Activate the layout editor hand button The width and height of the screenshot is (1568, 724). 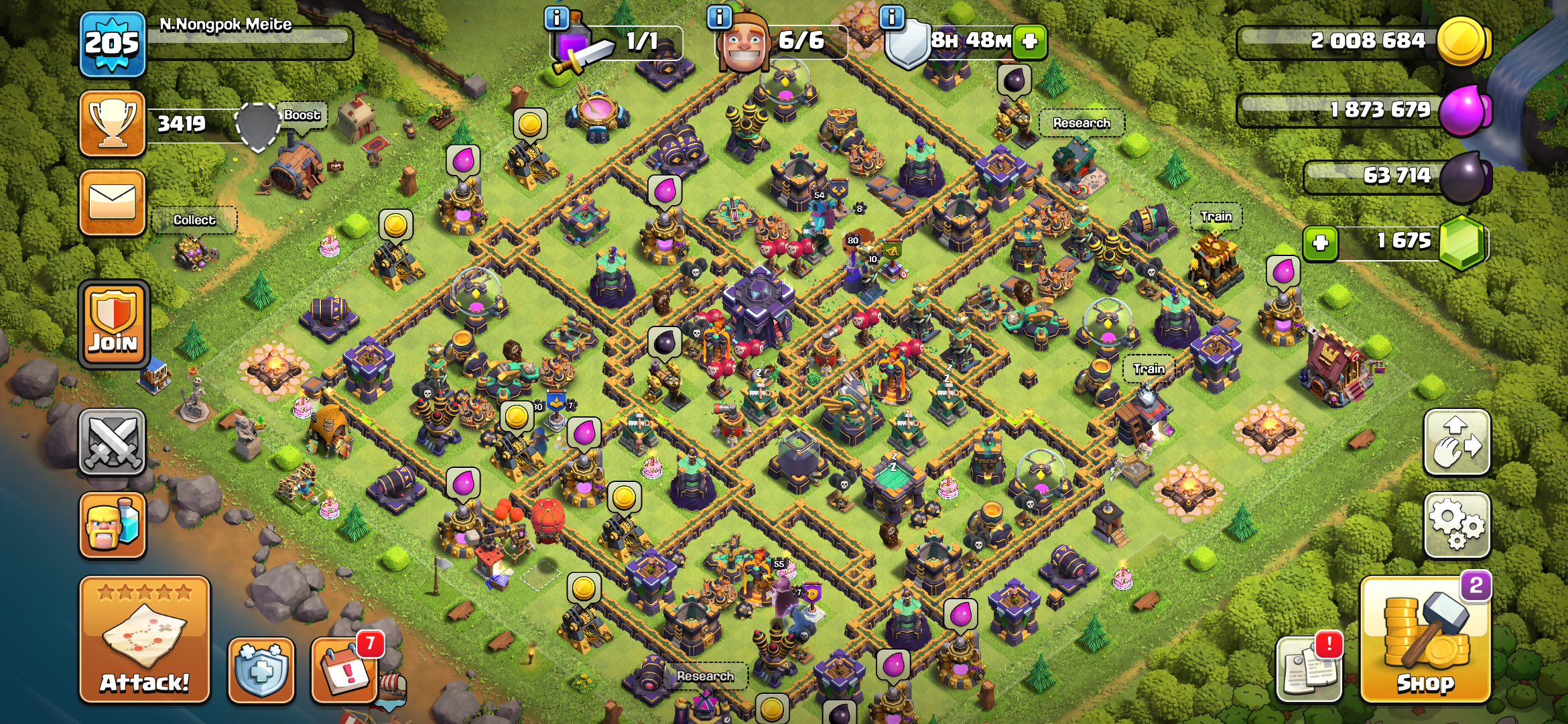1457,442
